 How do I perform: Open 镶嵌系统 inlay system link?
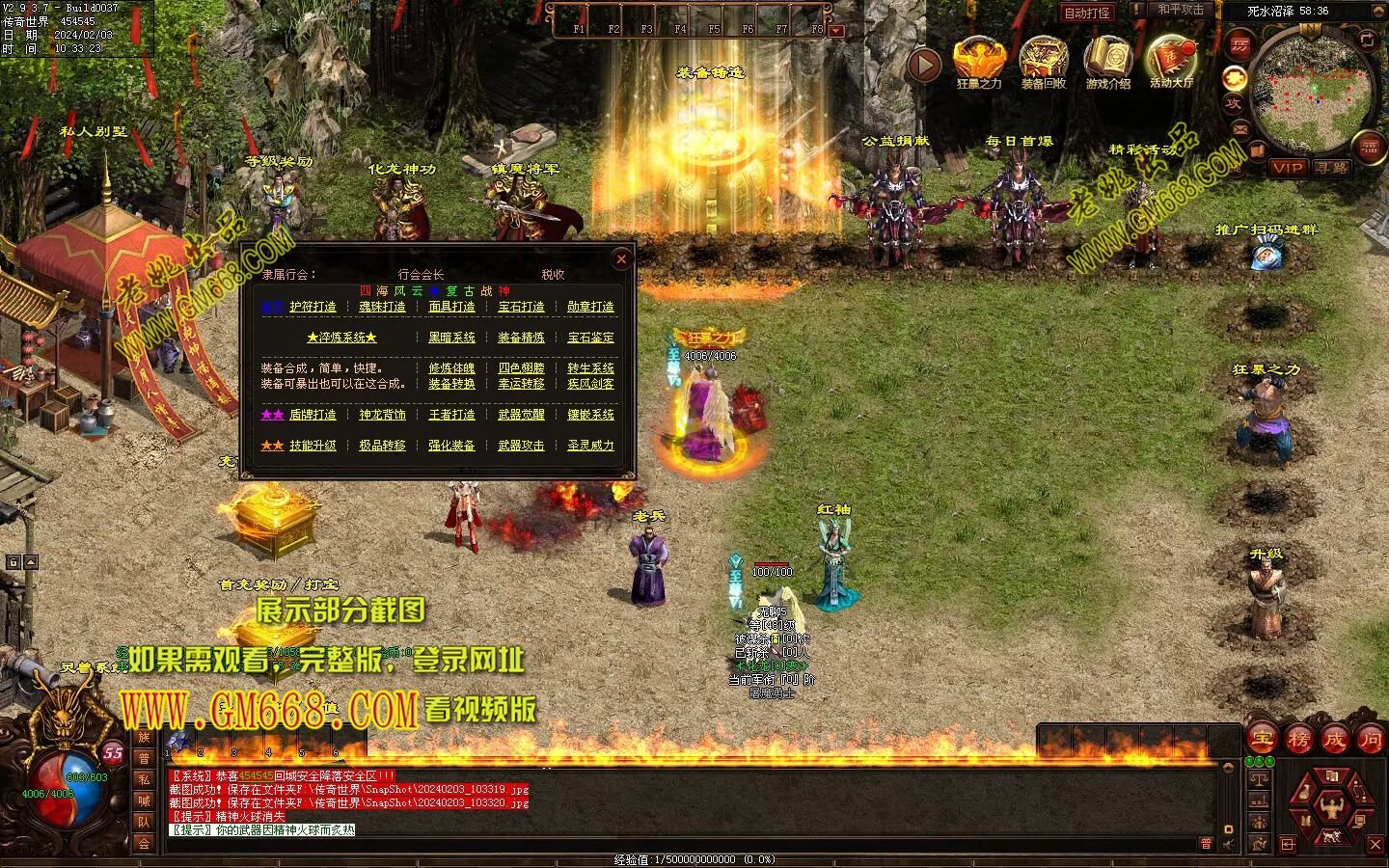(x=590, y=415)
